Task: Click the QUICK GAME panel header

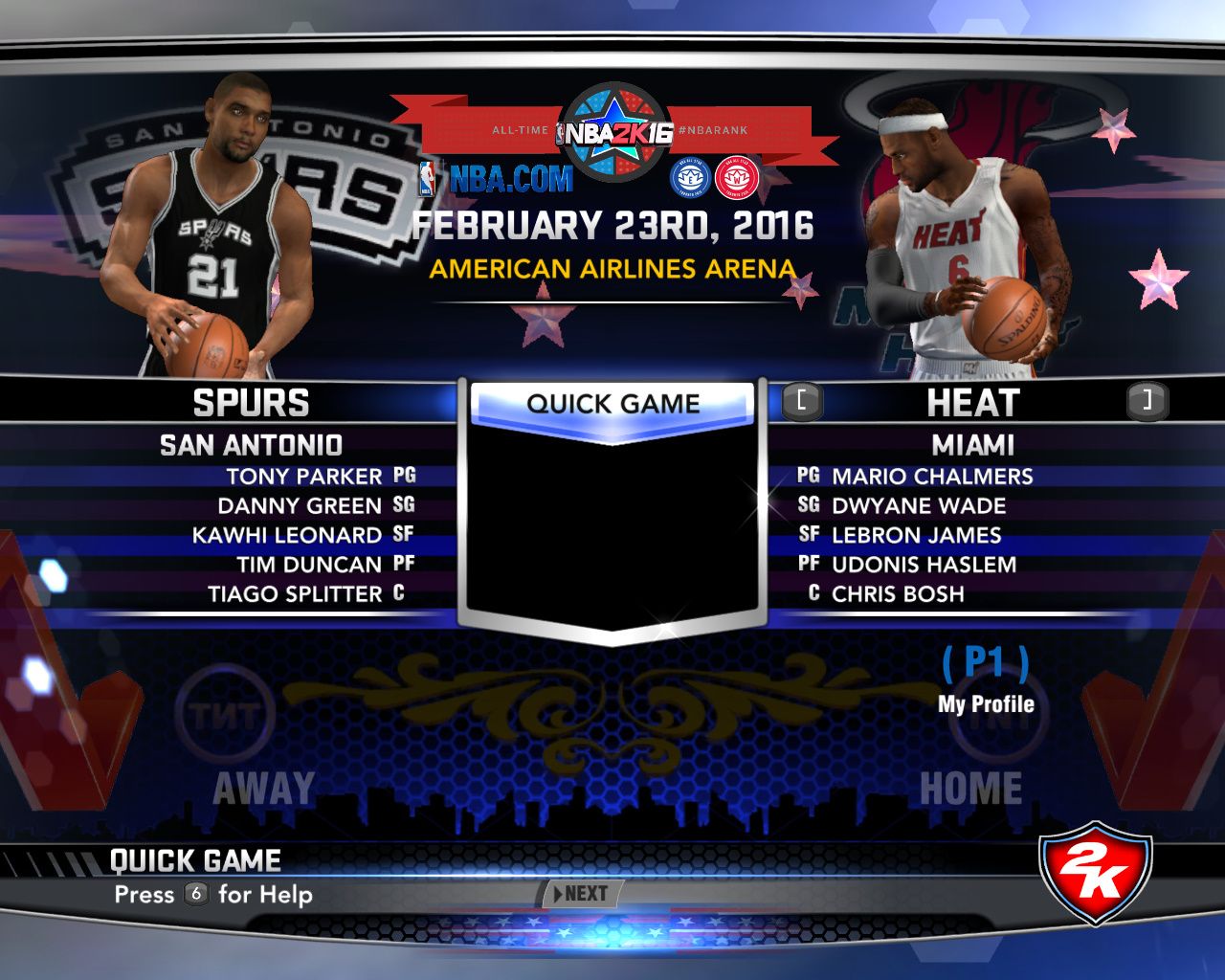Action: (x=612, y=404)
